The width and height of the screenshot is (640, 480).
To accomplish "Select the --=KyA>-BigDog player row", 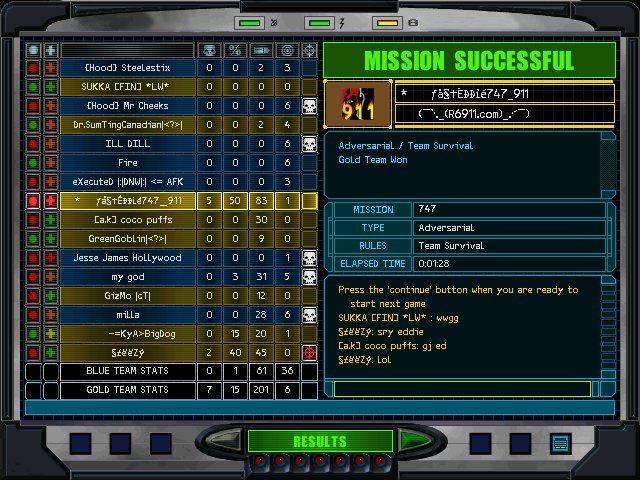I will tap(128, 334).
